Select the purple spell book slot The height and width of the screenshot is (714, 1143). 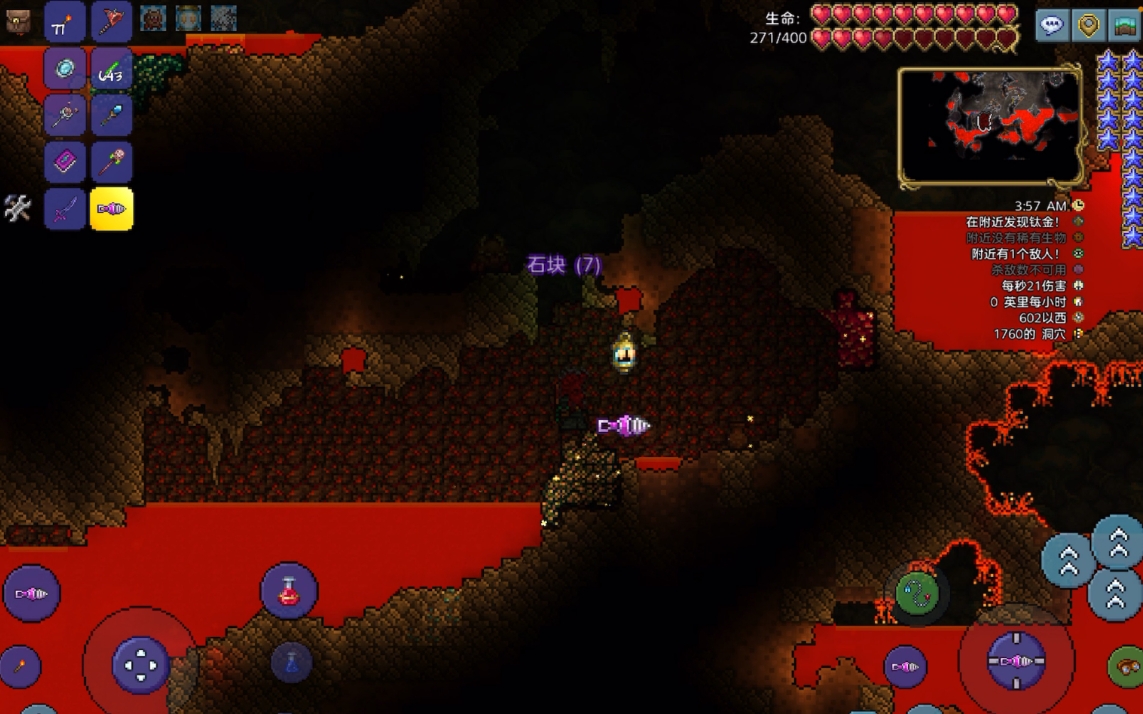coord(65,162)
